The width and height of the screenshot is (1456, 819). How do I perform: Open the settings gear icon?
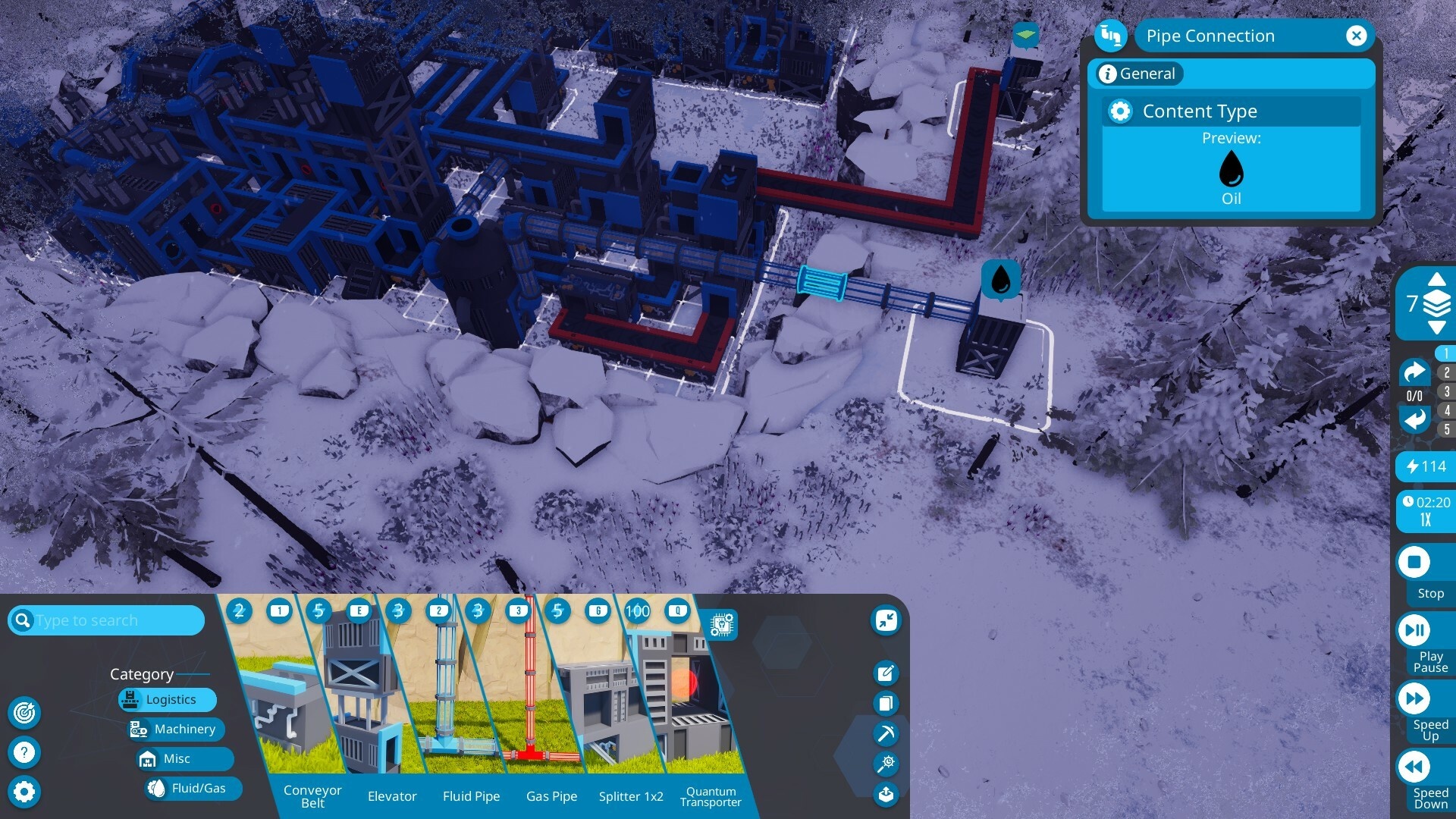[x=24, y=792]
